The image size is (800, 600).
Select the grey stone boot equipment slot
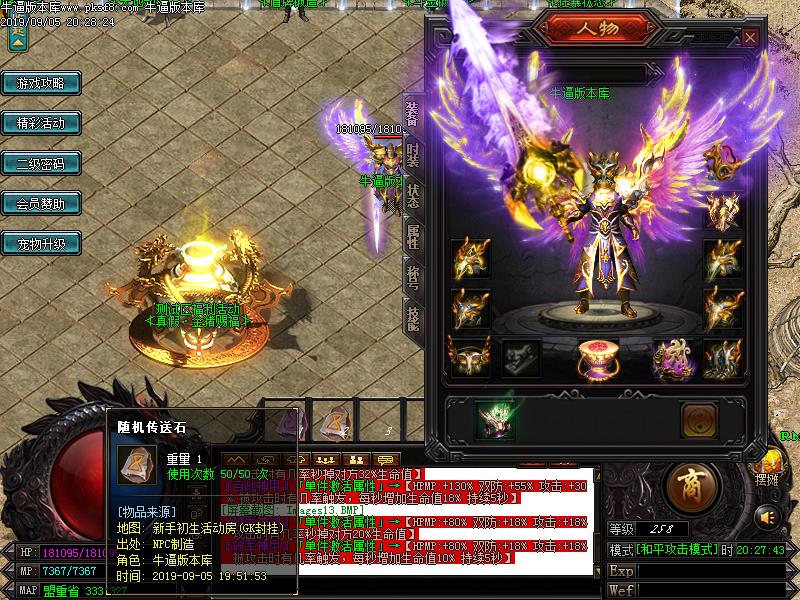coord(520,357)
